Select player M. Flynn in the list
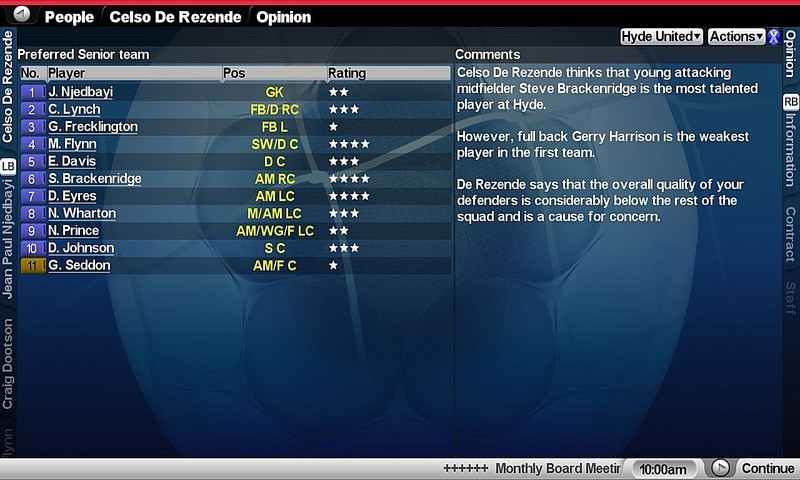Screen dimensions: 800x480 click(x=72, y=144)
